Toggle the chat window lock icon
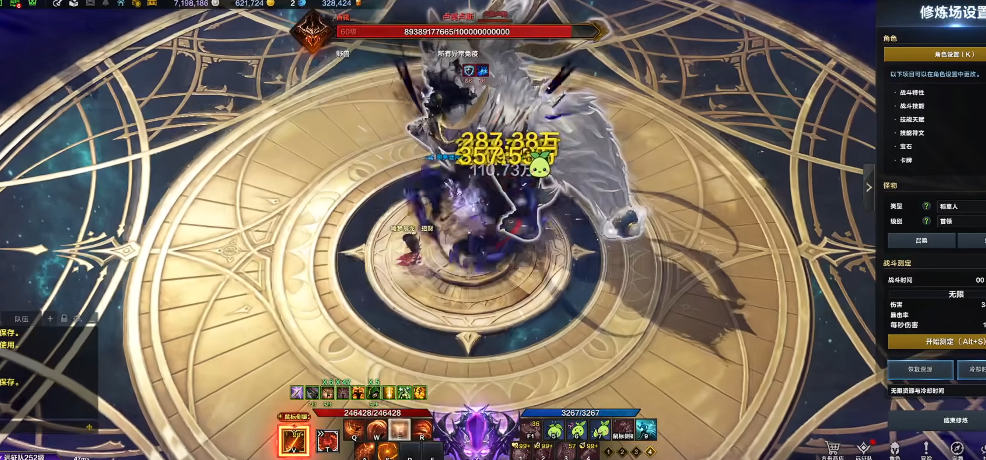 tap(64, 318)
